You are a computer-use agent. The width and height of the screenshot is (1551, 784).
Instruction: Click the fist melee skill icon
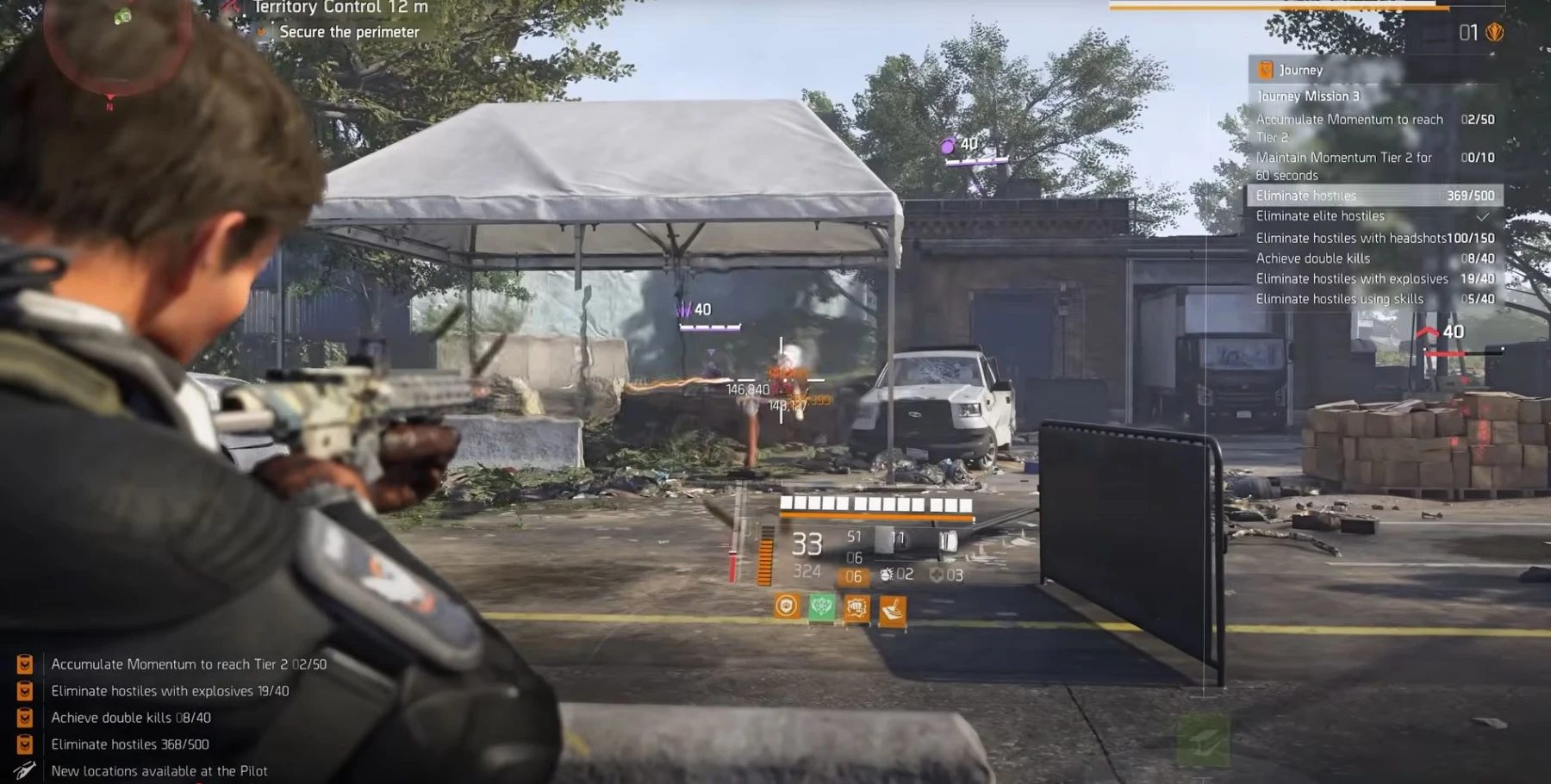click(856, 607)
